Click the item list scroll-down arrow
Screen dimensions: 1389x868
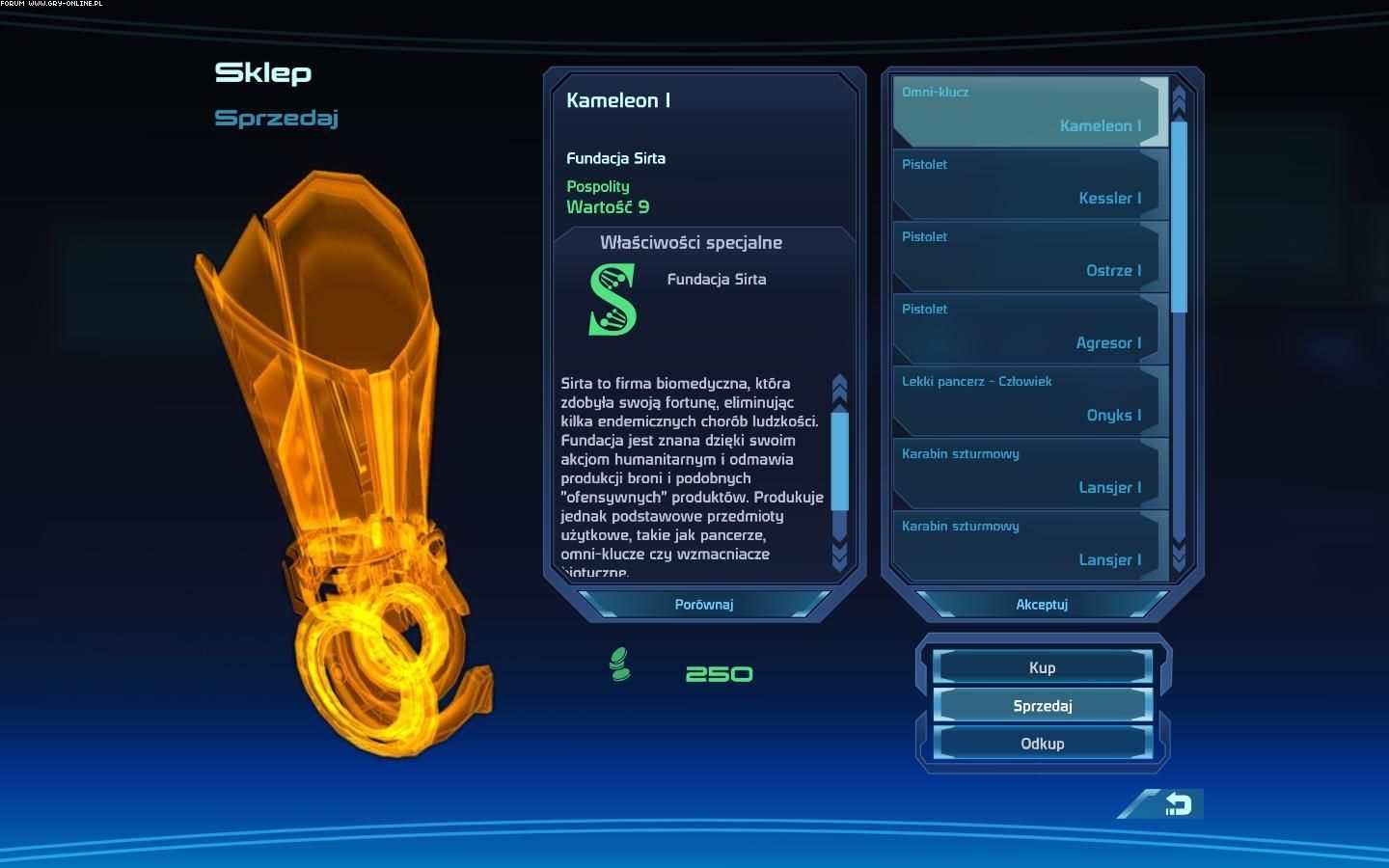(x=1178, y=556)
